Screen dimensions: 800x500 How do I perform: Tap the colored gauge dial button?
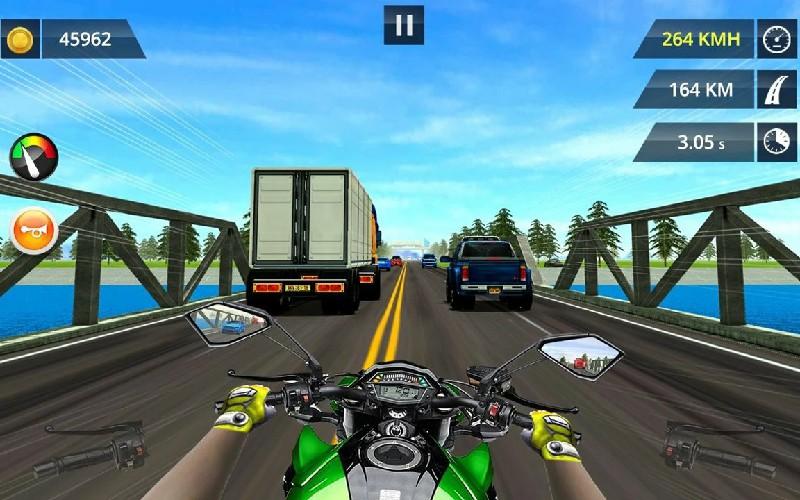pyautogui.click(x=34, y=156)
